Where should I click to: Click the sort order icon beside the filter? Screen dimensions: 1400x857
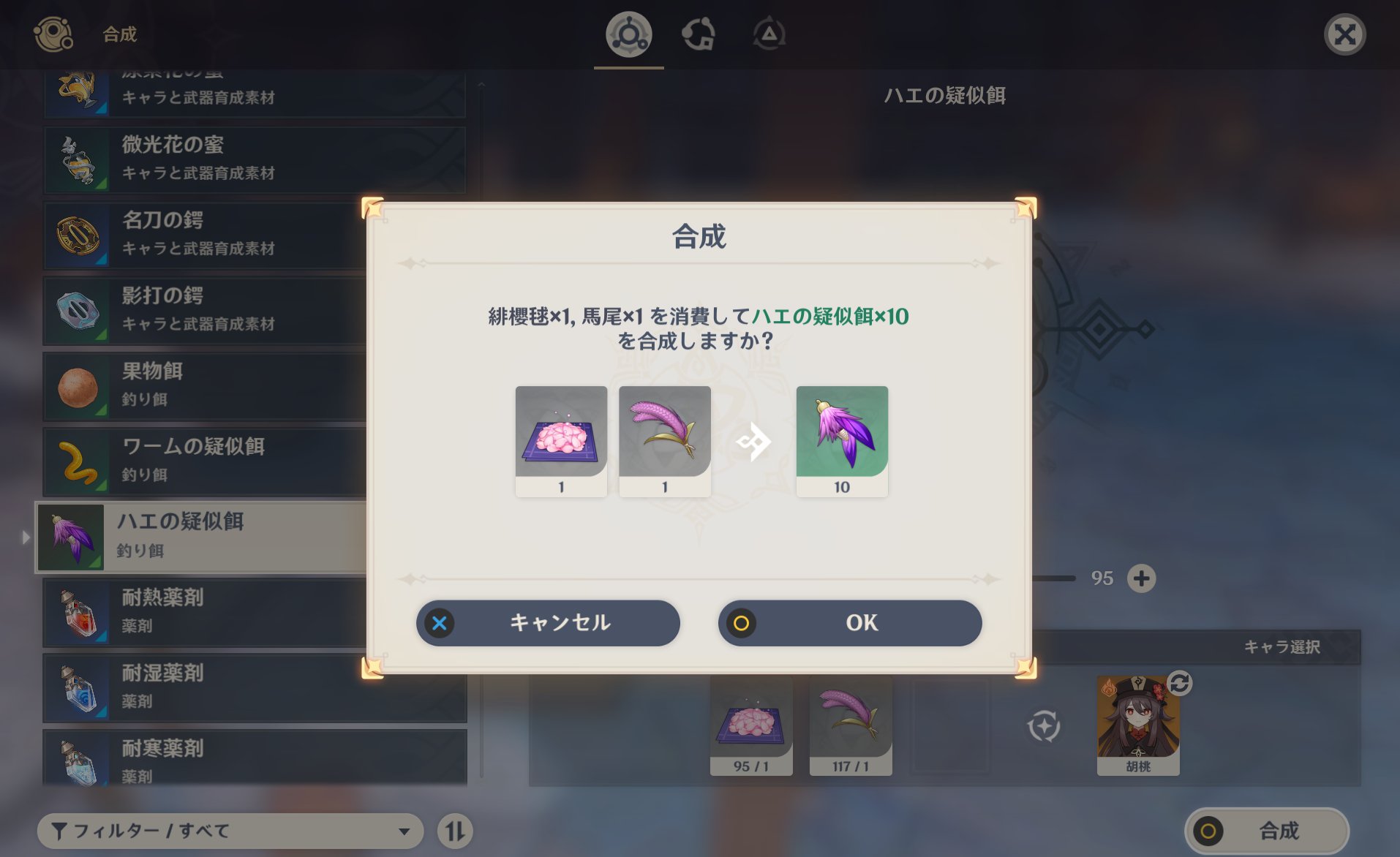click(x=455, y=831)
